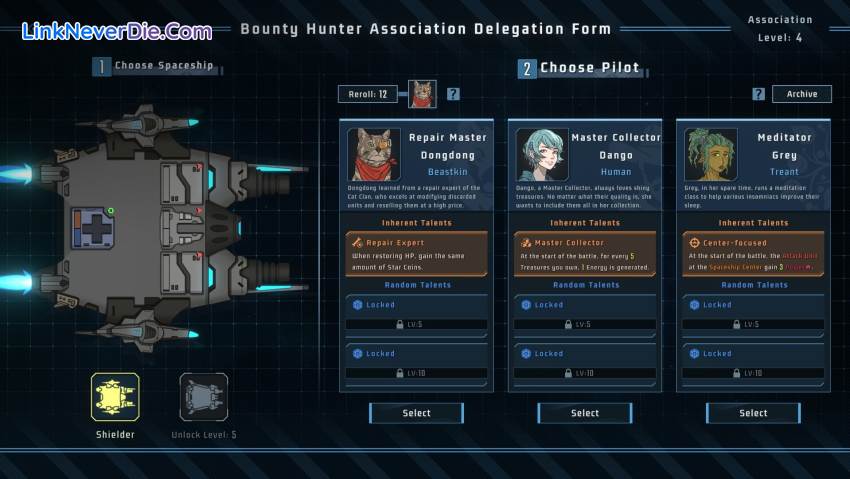Choose the Shielder spaceship

115,398
